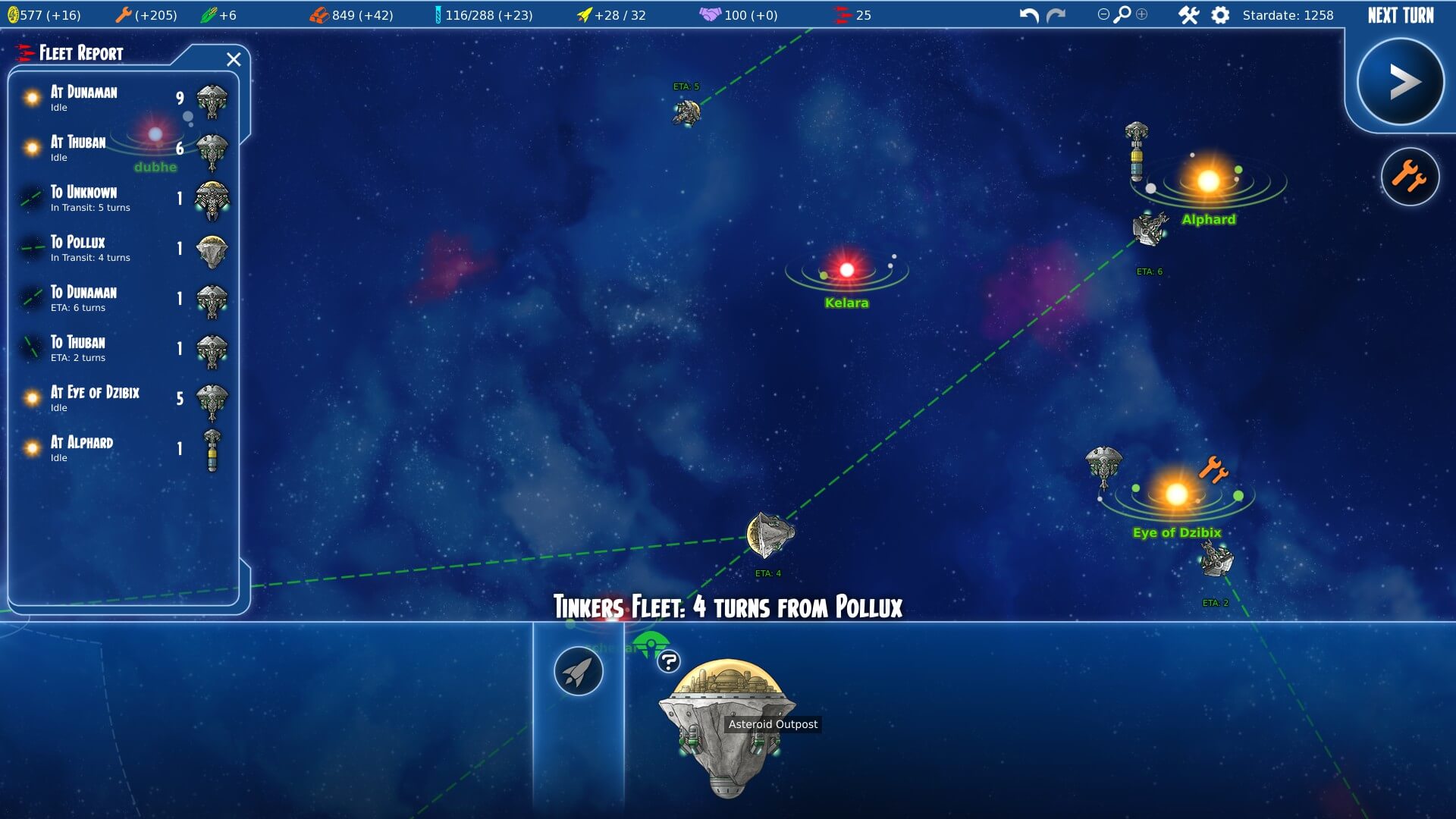Screen dimensions: 1456x819
Task: Zoom out the galaxy map
Action: (x=1103, y=14)
